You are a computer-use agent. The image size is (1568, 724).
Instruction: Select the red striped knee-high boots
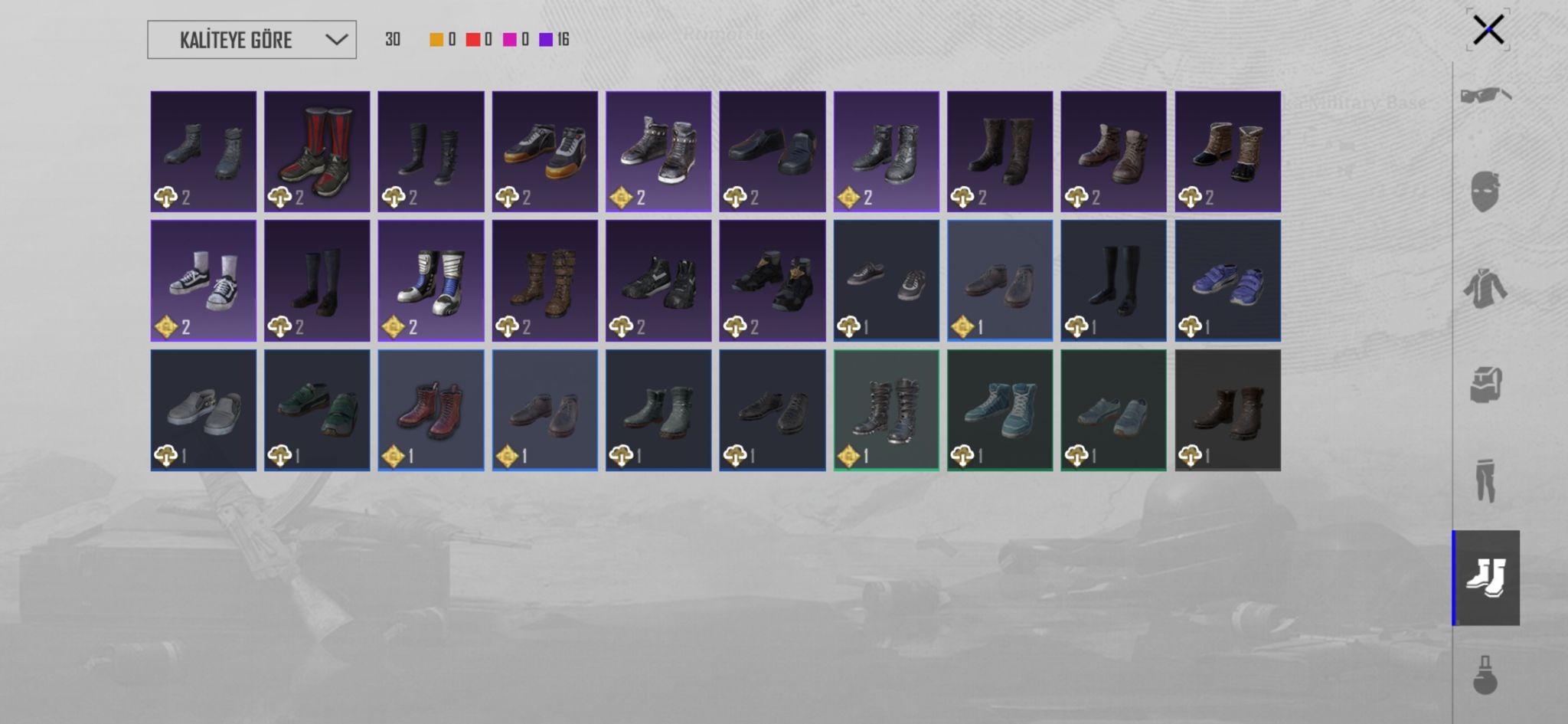pyautogui.click(x=317, y=152)
